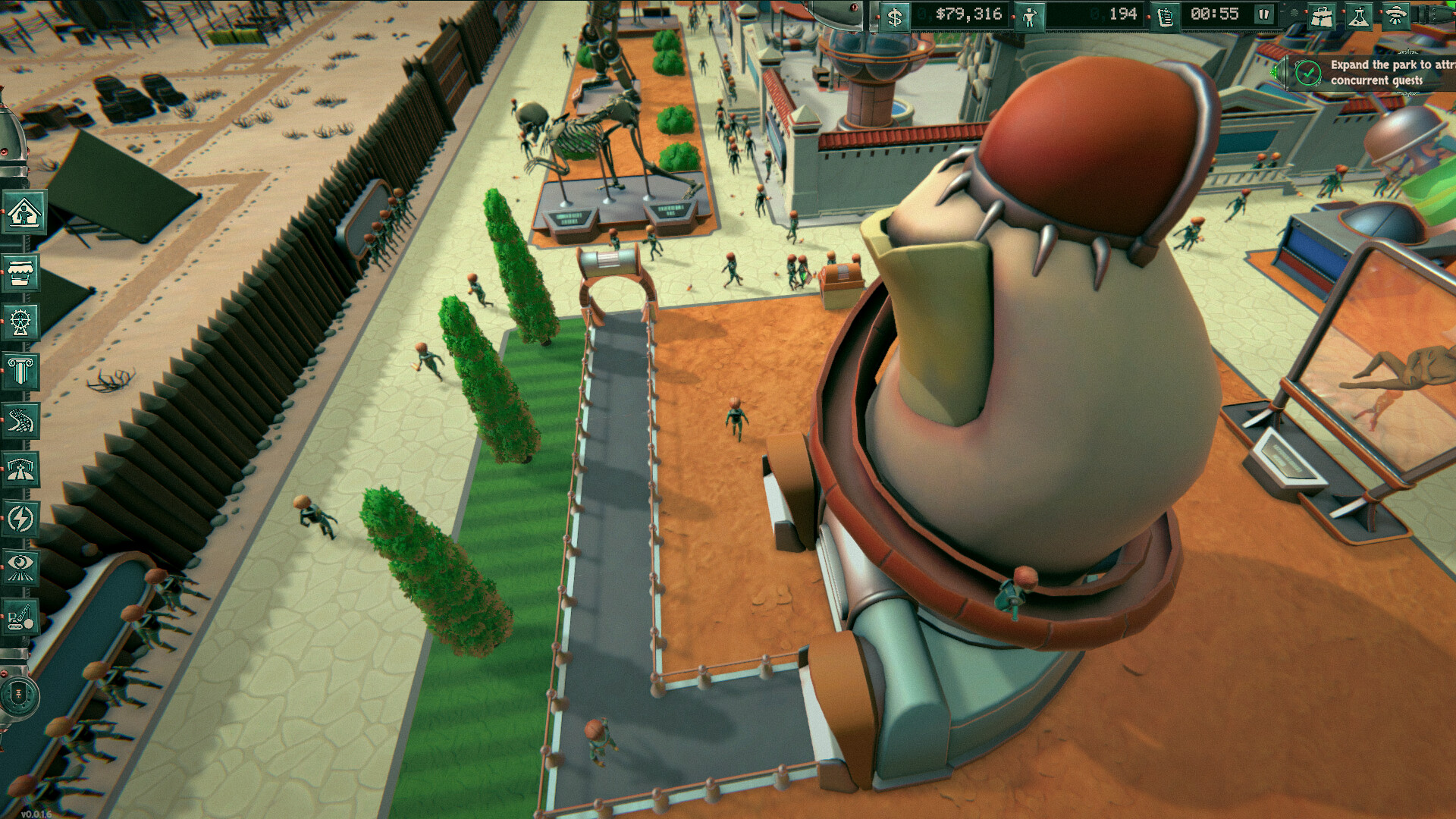
Task: Open the briefcase management menu
Action: point(1321,17)
